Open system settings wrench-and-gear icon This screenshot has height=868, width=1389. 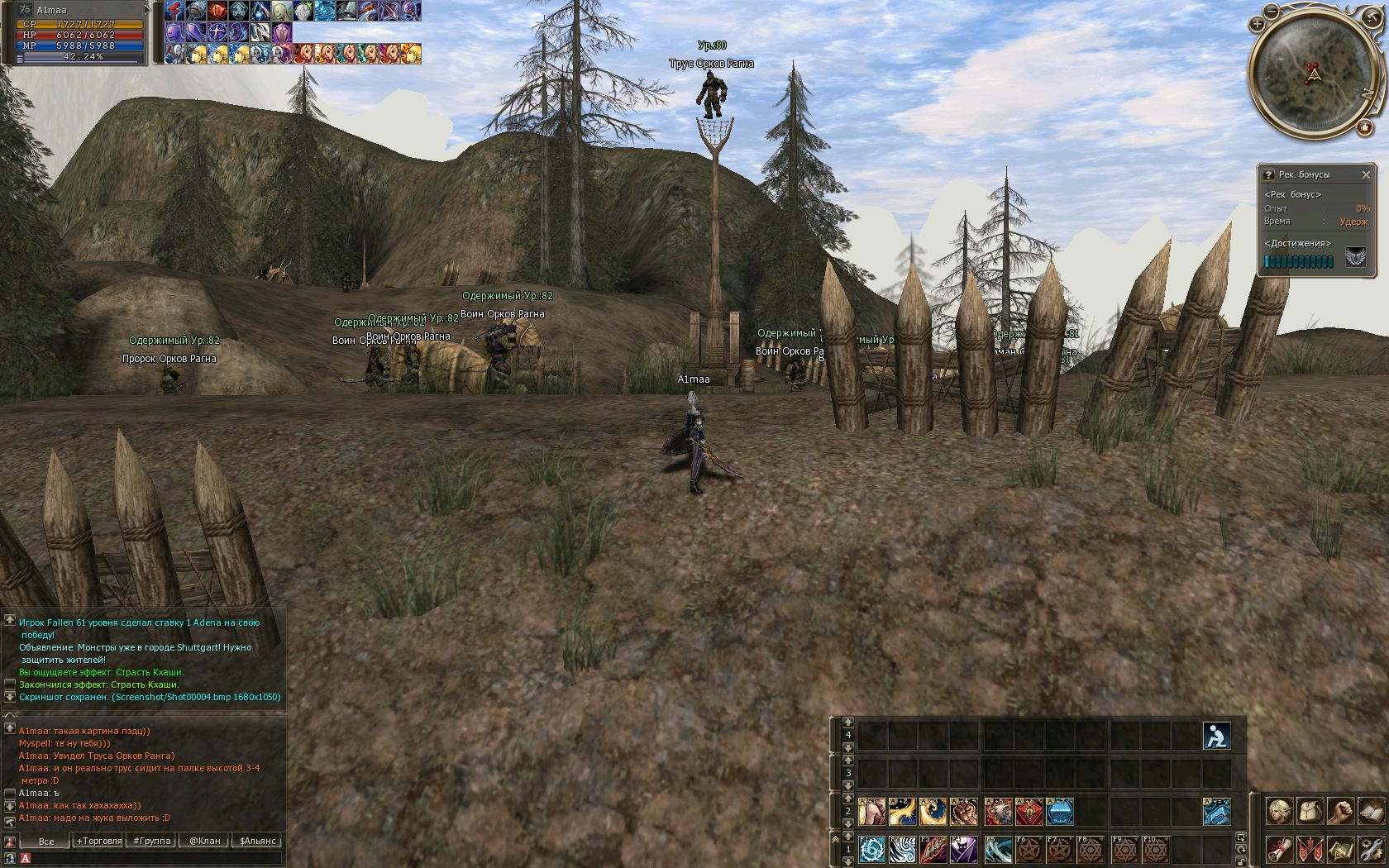coord(1371,849)
